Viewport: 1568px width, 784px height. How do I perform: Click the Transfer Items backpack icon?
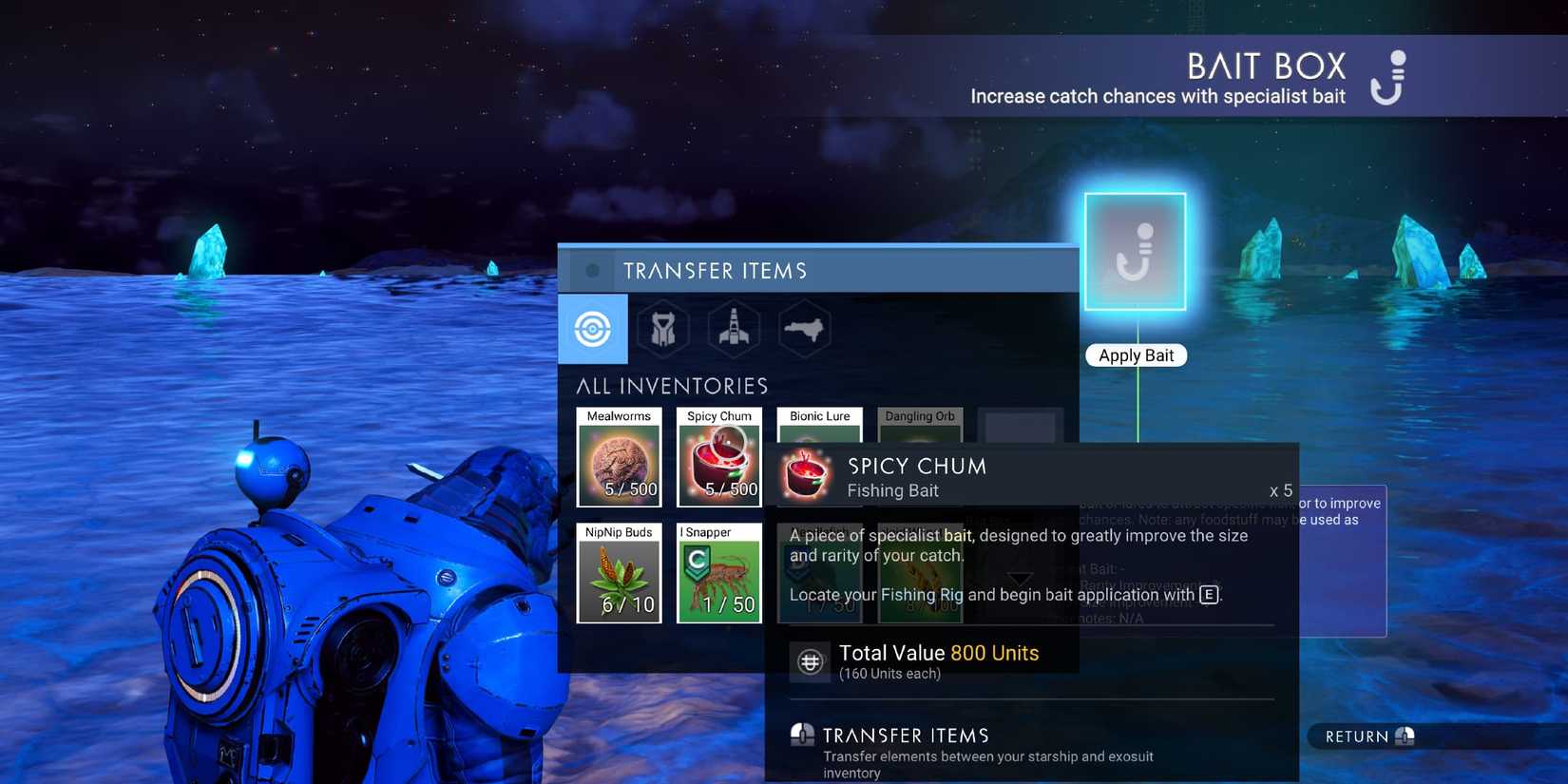[x=801, y=734]
